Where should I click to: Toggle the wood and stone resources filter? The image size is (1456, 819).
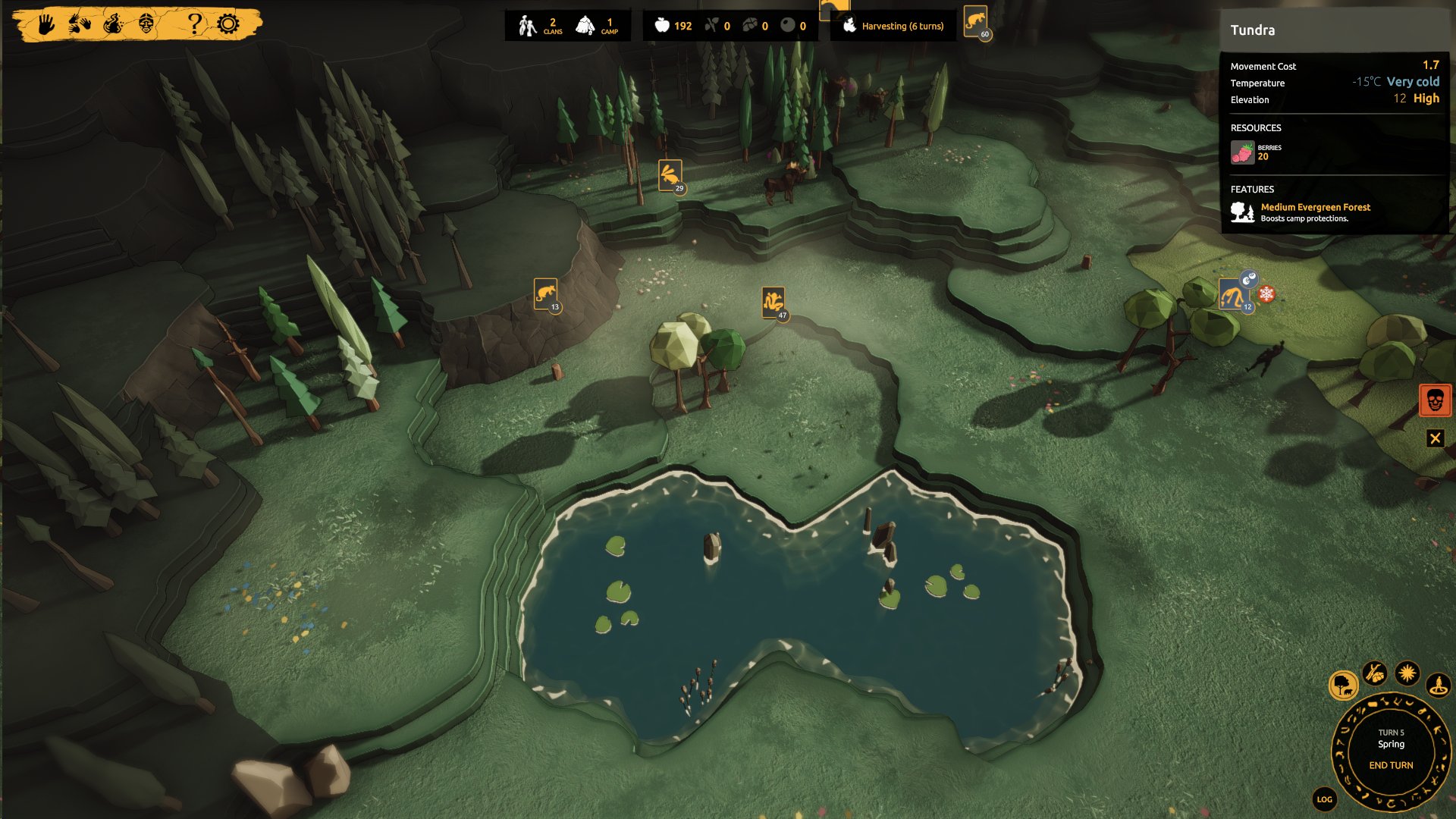click(1375, 673)
